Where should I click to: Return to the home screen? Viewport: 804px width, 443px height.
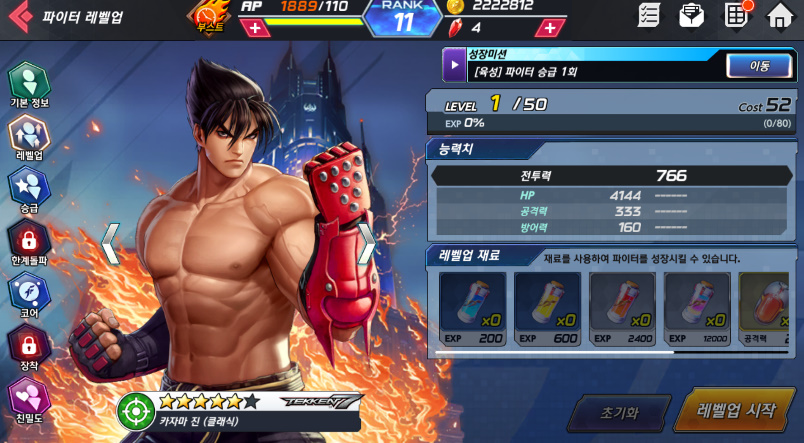[x=780, y=15]
